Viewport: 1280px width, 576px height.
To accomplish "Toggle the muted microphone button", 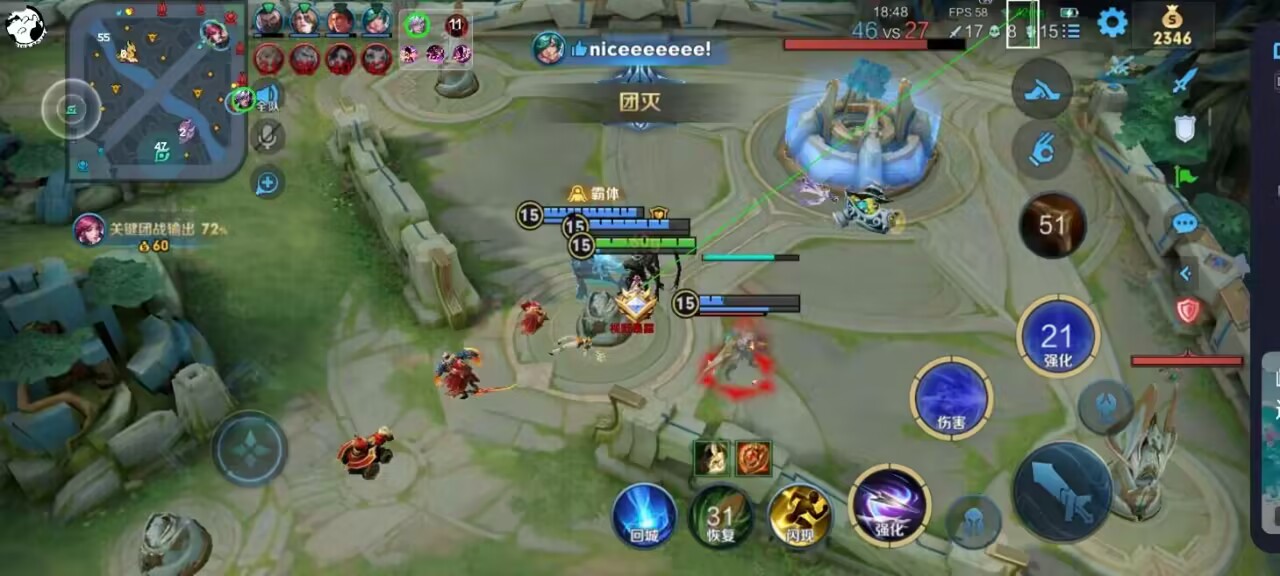I will [267, 136].
